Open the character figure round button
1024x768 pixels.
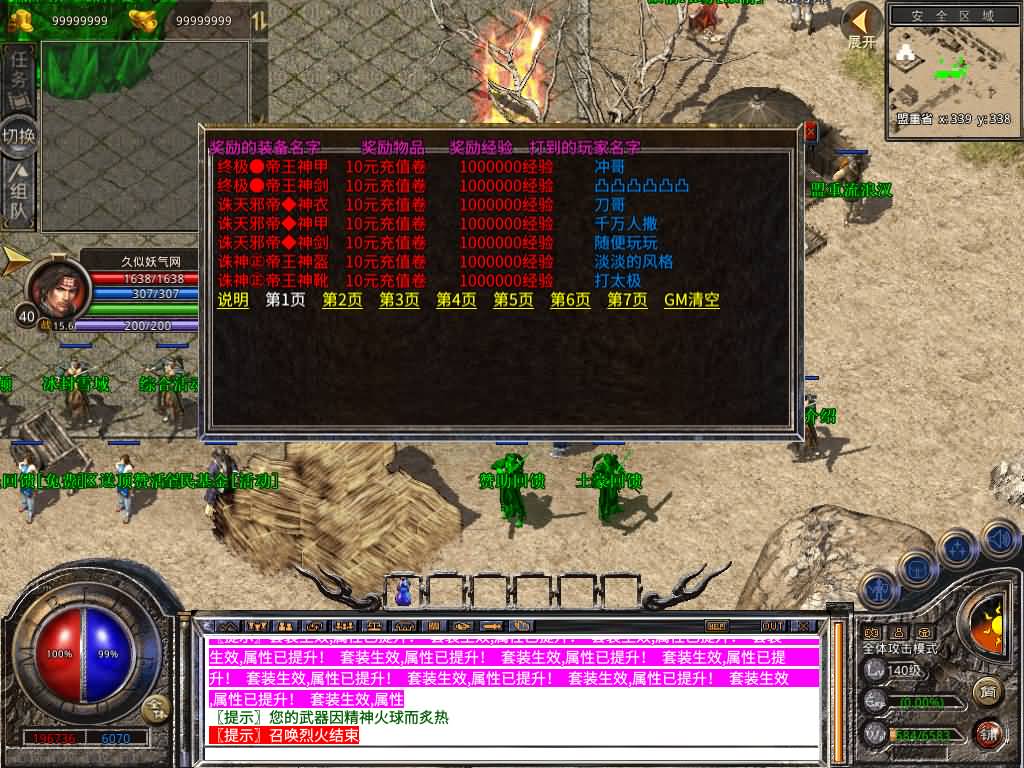coord(876,590)
